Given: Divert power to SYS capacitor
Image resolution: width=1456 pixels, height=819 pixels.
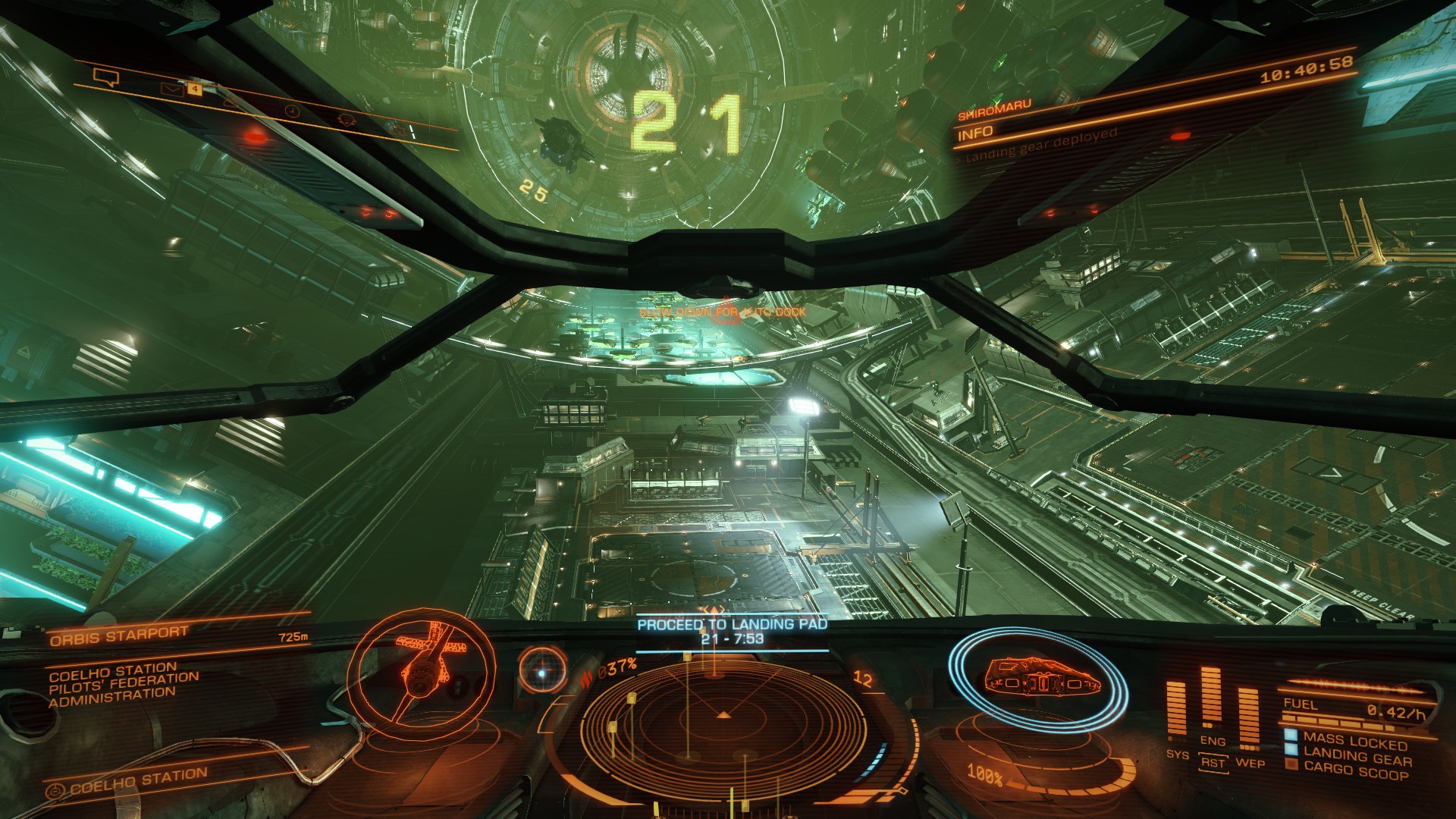Looking at the screenshot, I should (1177, 755).
